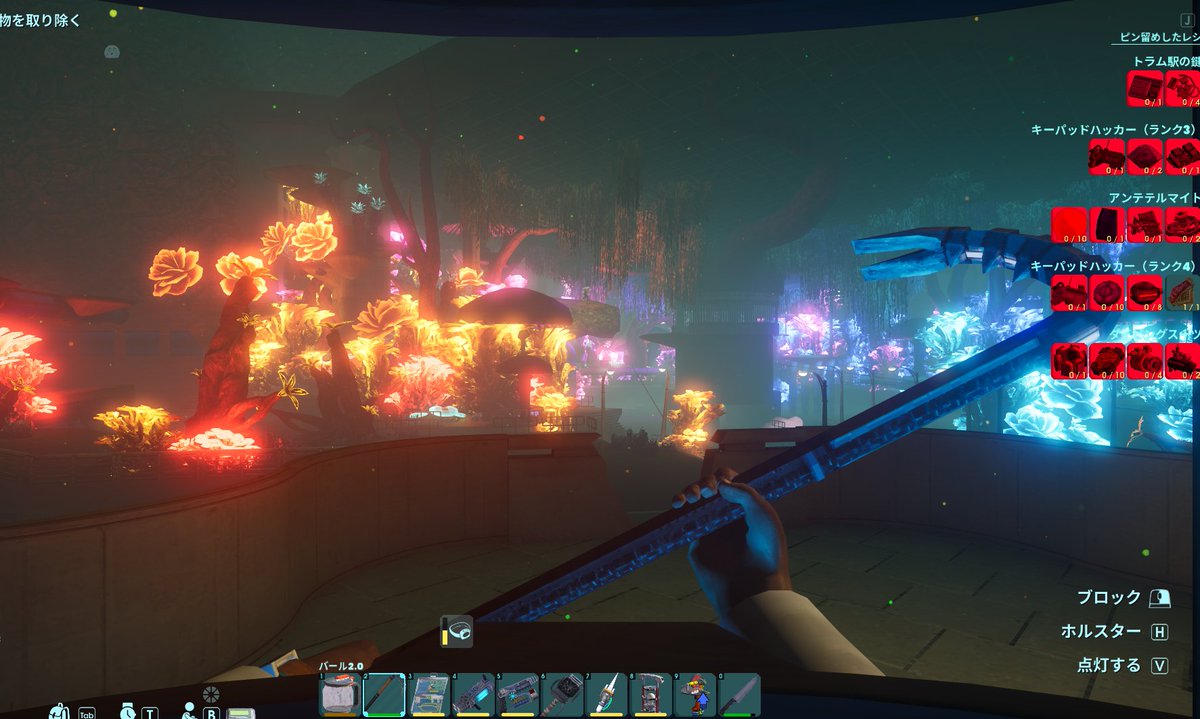Open the wristwatch icon

click(128, 711)
